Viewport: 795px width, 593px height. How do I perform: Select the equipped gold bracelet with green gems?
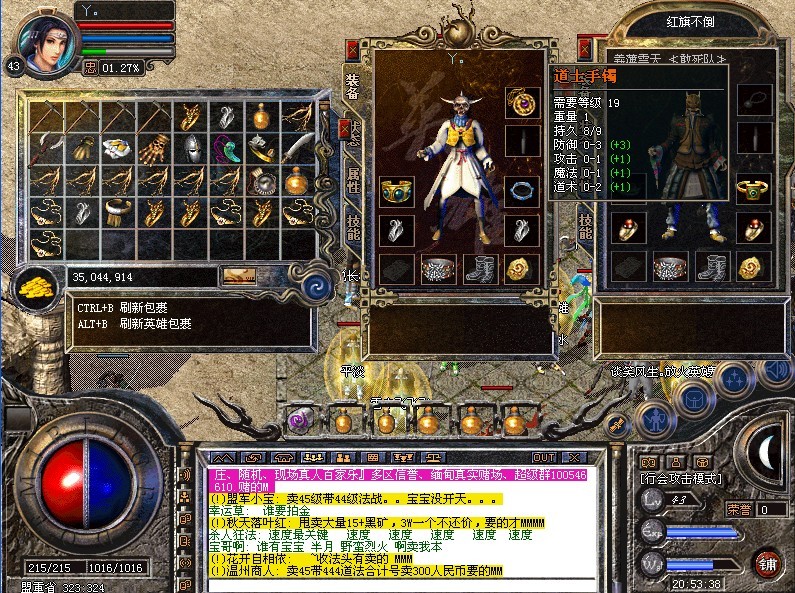(396, 191)
